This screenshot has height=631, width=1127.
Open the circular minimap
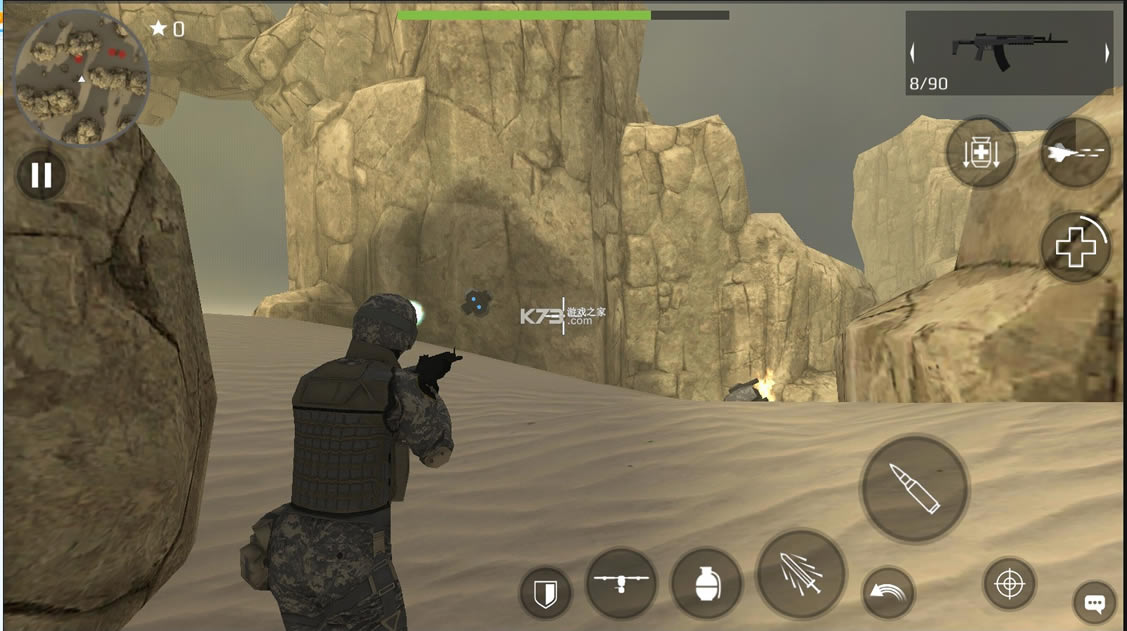pos(82,77)
